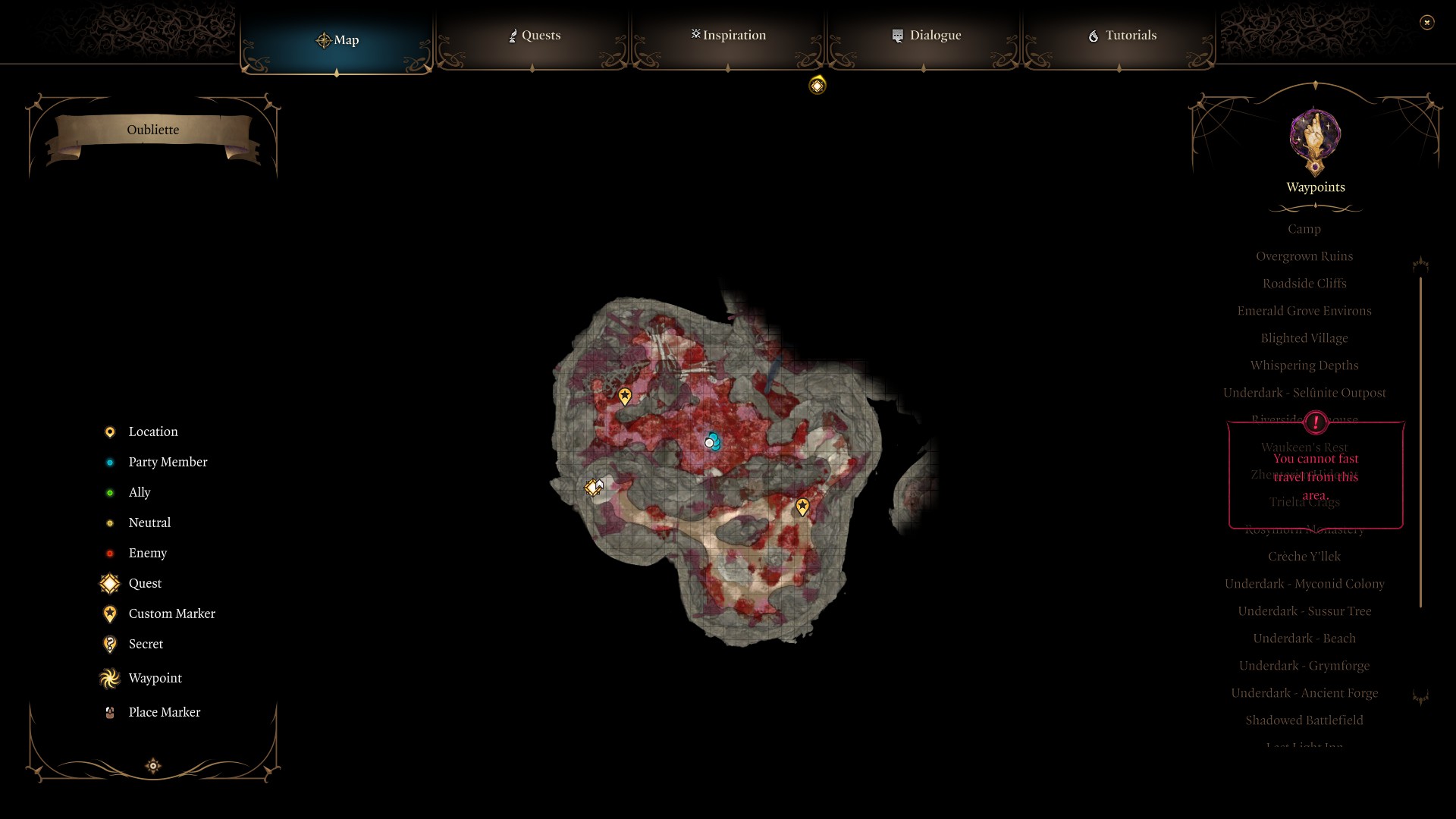Screen dimensions: 1456x819
Task: Open the Dialogue tab
Action: tap(927, 35)
